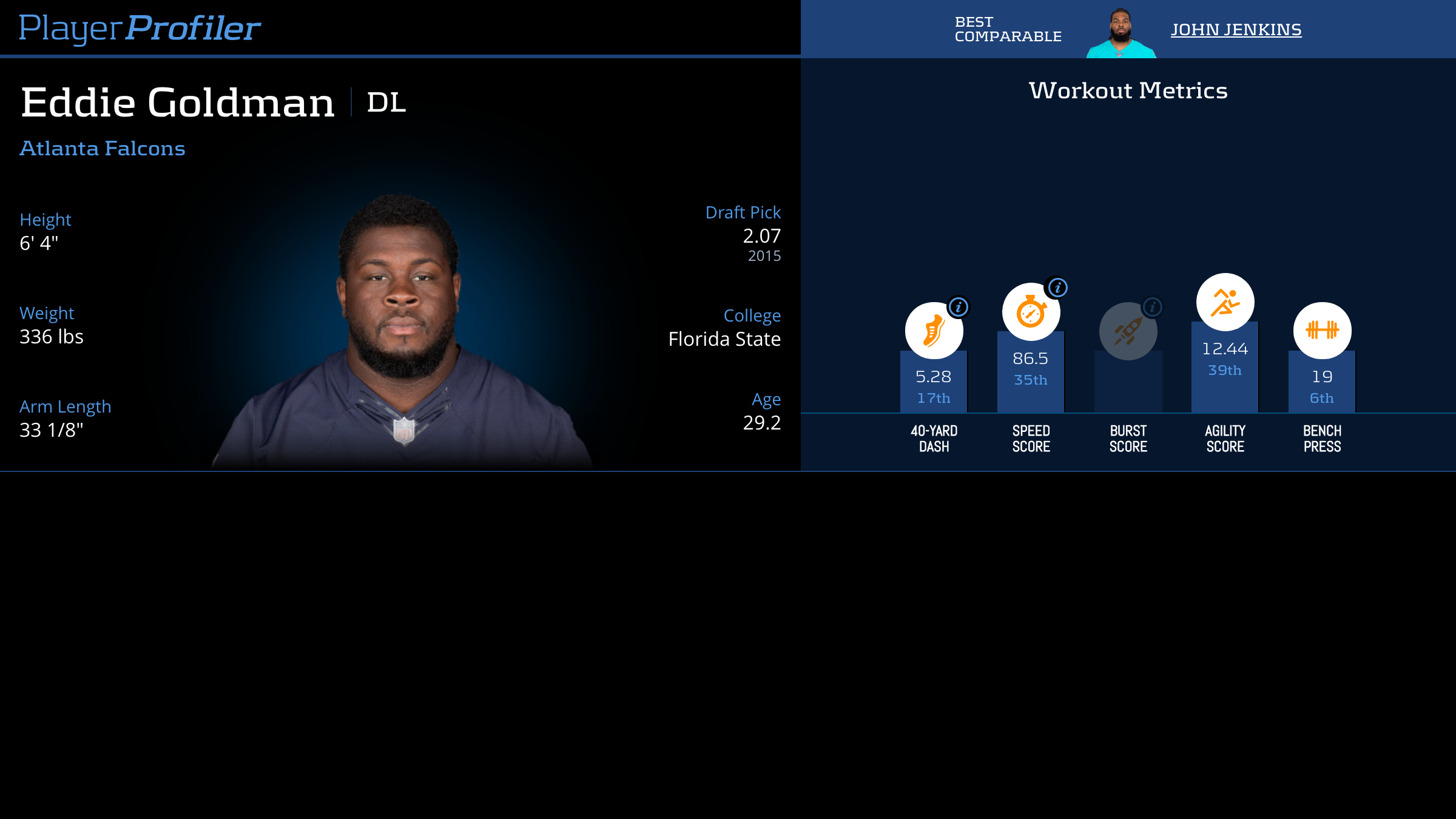Viewport: 1456px width, 819px height.
Task: Click the Speed Score stopwatch icon
Action: coord(1031,312)
